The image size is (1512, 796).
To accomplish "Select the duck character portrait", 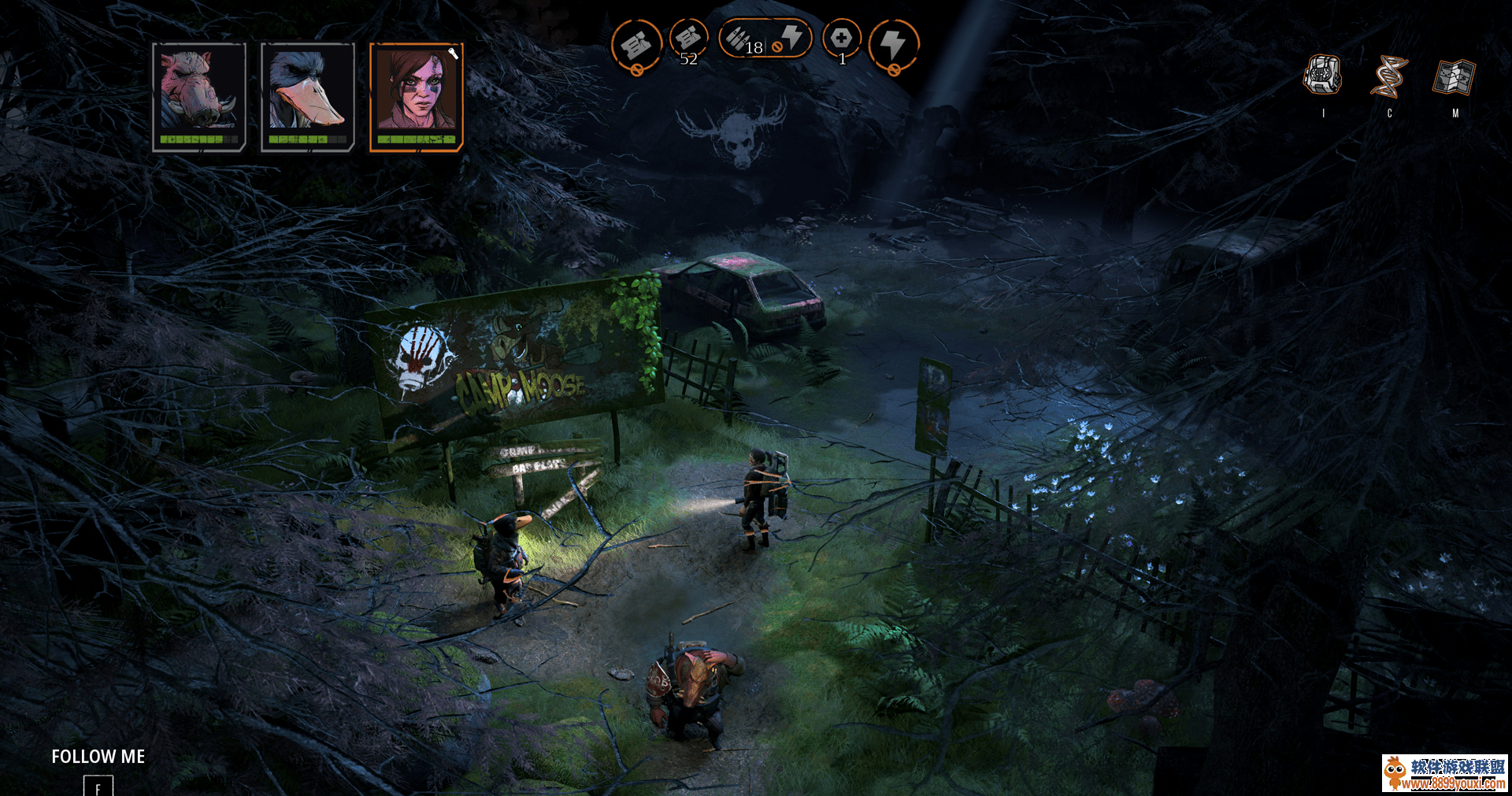I will pyautogui.click(x=307, y=94).
